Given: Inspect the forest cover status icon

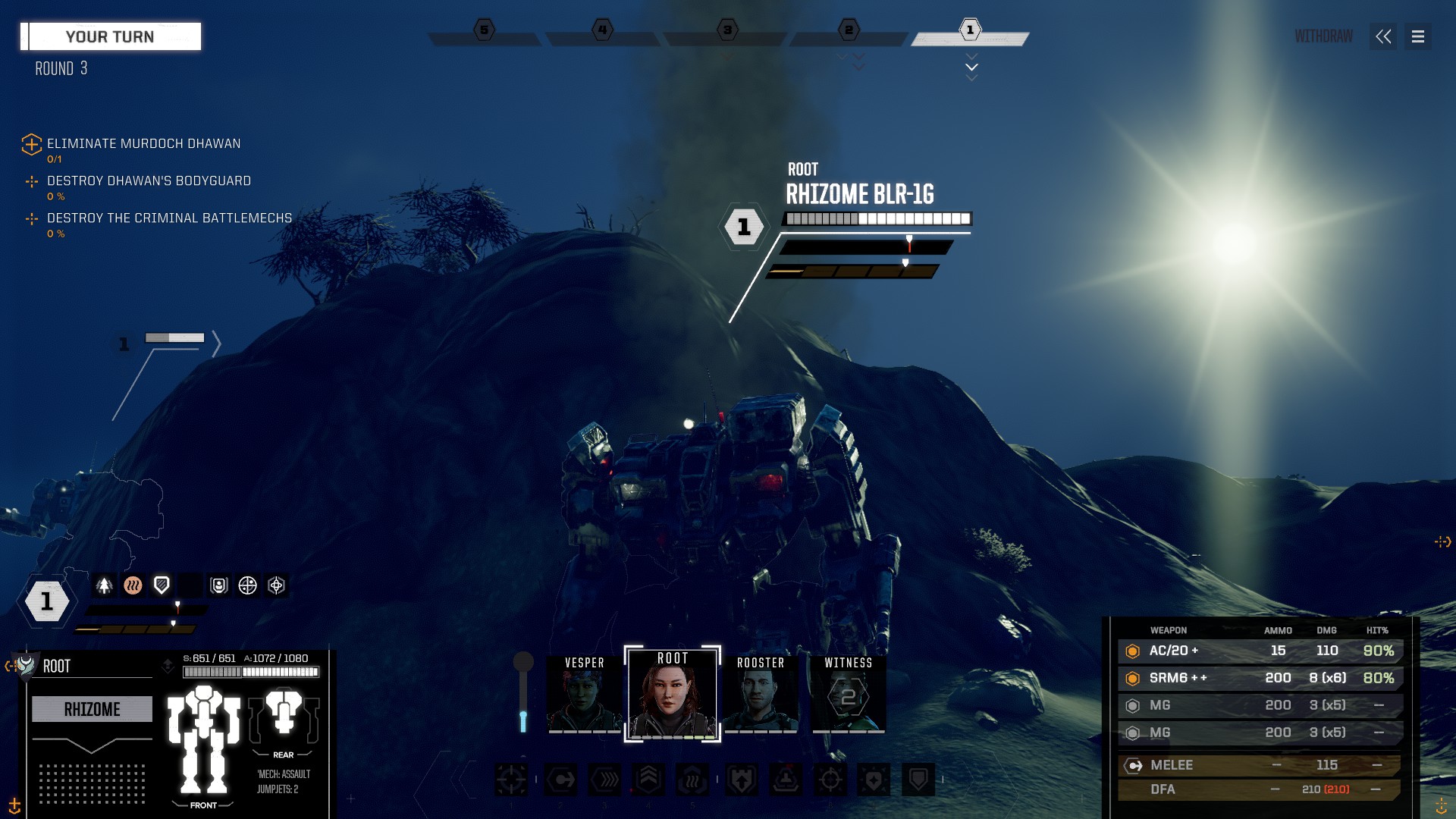Looking at the screenshot, I should (104, 585).
